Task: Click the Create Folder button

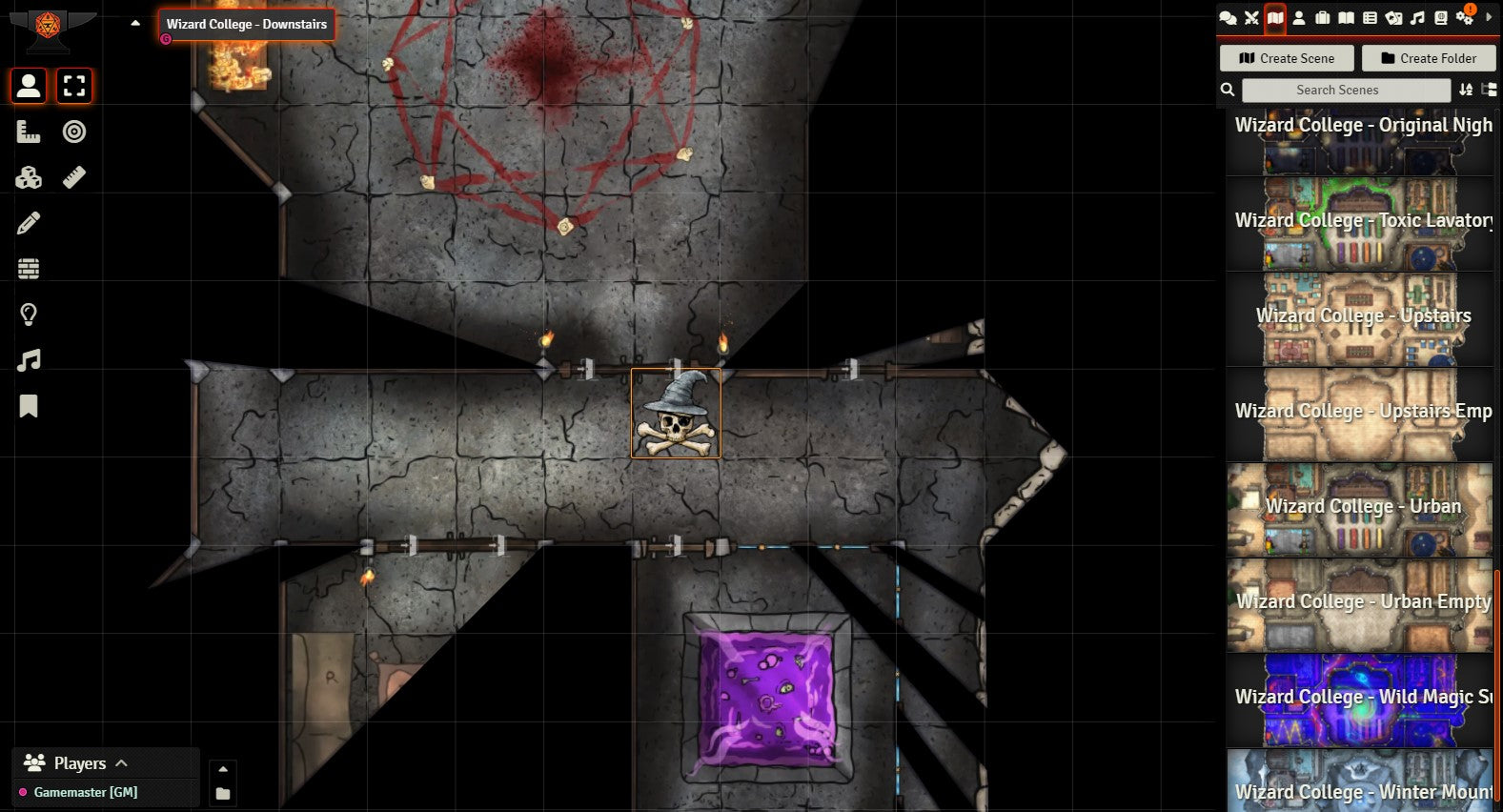Action: click(x=1429, y=58)
